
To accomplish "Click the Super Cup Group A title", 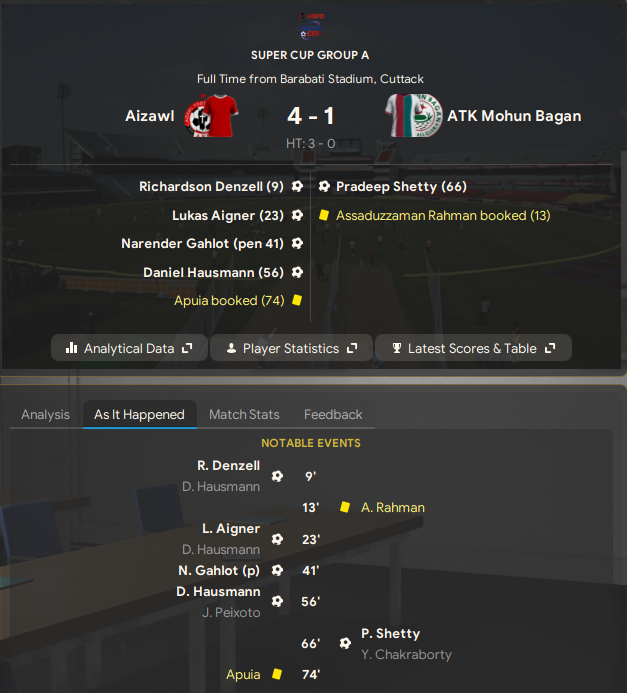I will pos(310,55).
